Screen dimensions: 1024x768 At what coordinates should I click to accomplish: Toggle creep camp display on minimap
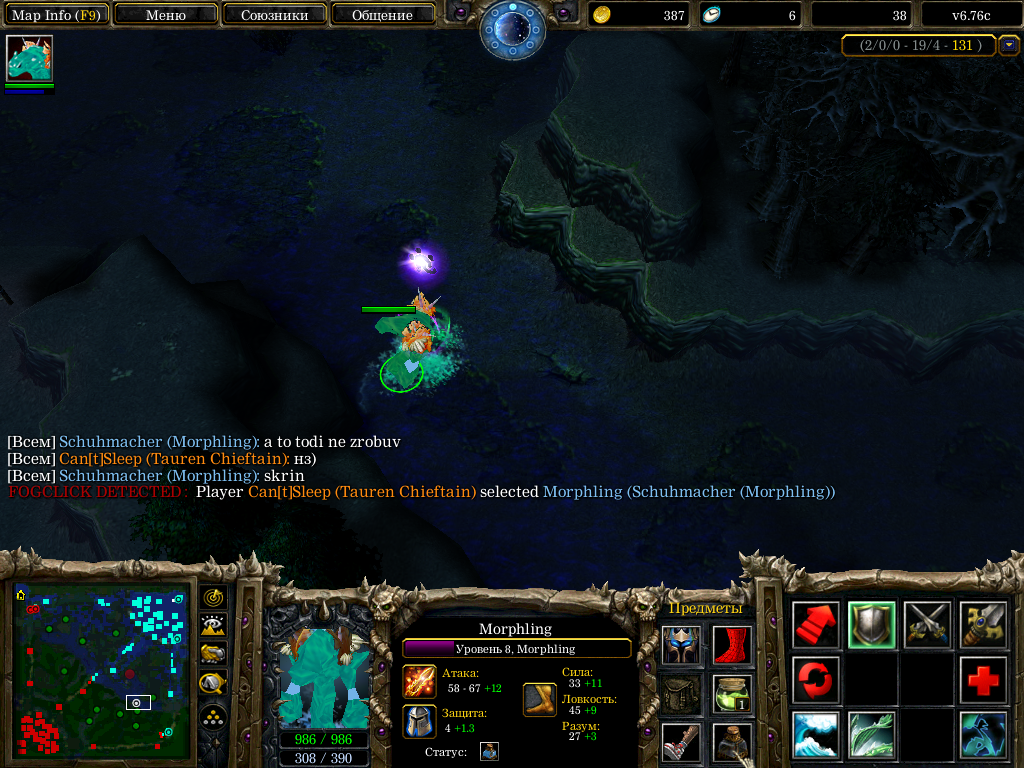[213, 684]
